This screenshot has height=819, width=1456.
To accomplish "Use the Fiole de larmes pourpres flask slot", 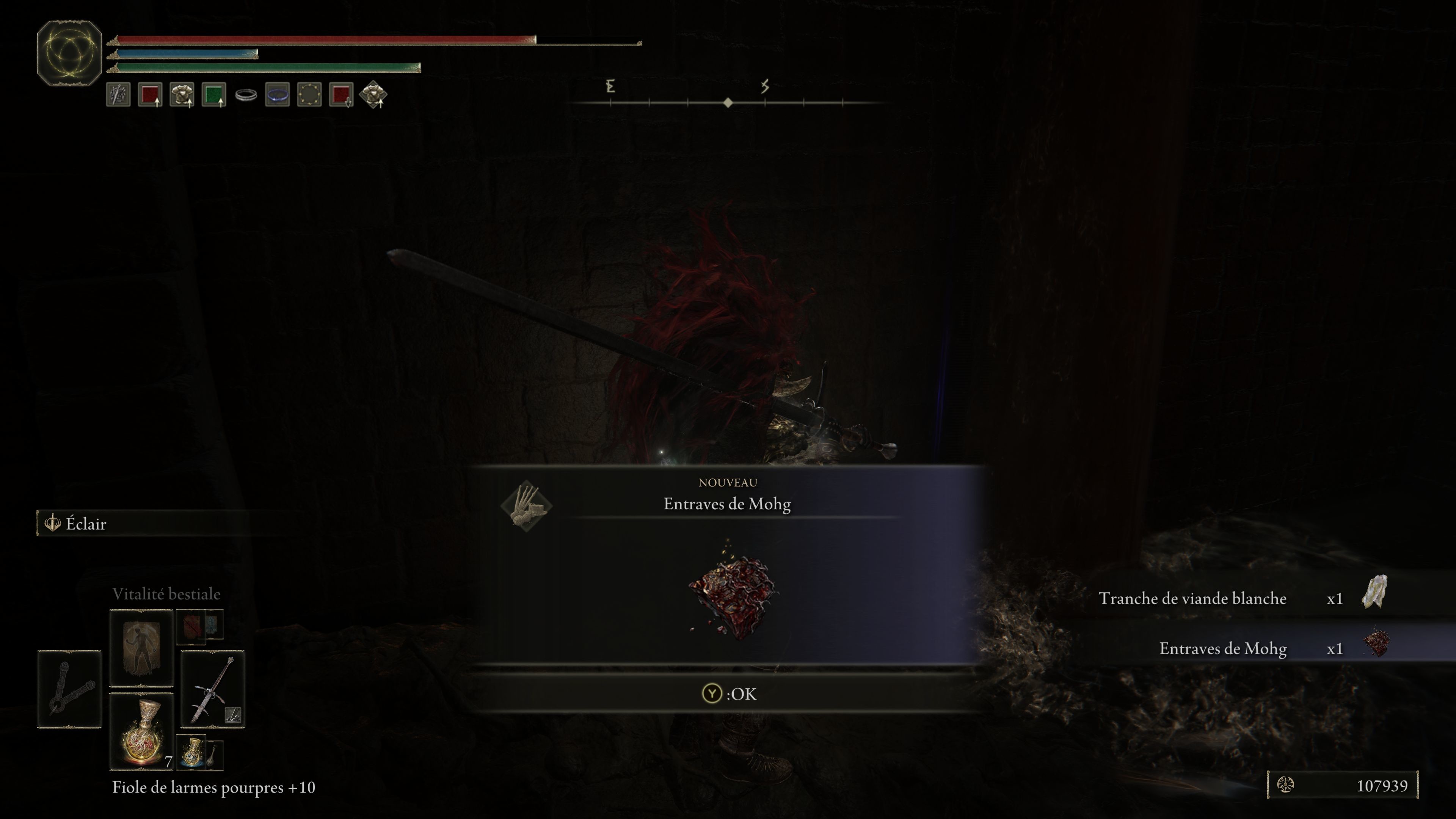I will click(x=141, y=731).
